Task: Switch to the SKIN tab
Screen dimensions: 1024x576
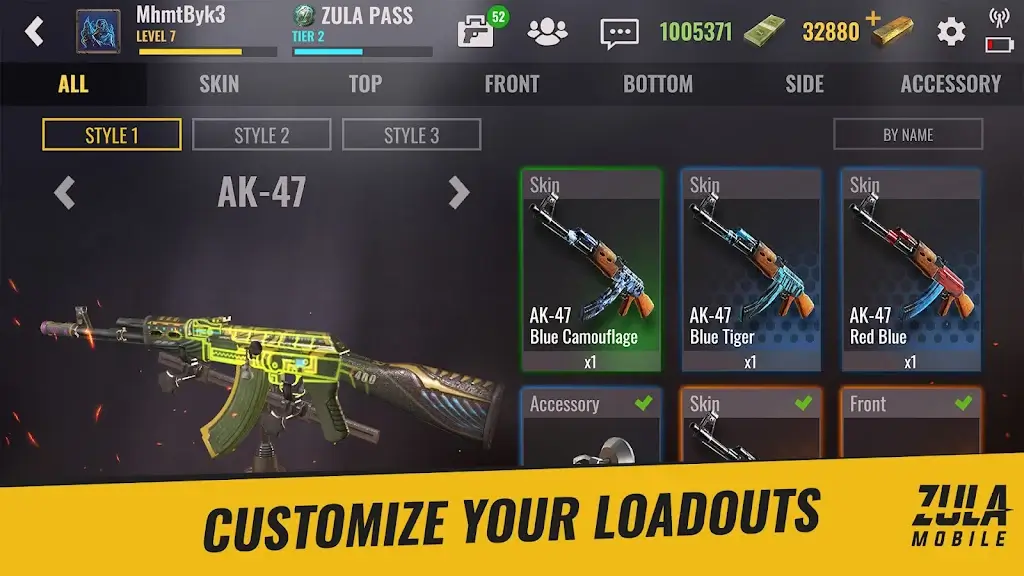Action: [x=219, y=84]
